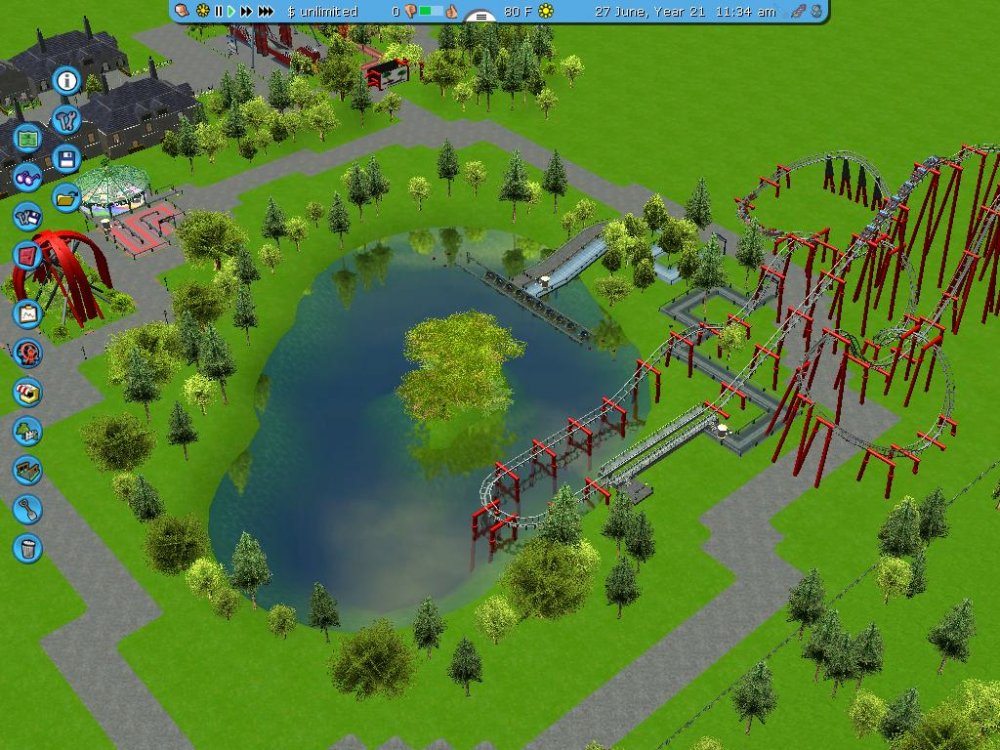Open the yellow folder load button

(x=67, y=197)
